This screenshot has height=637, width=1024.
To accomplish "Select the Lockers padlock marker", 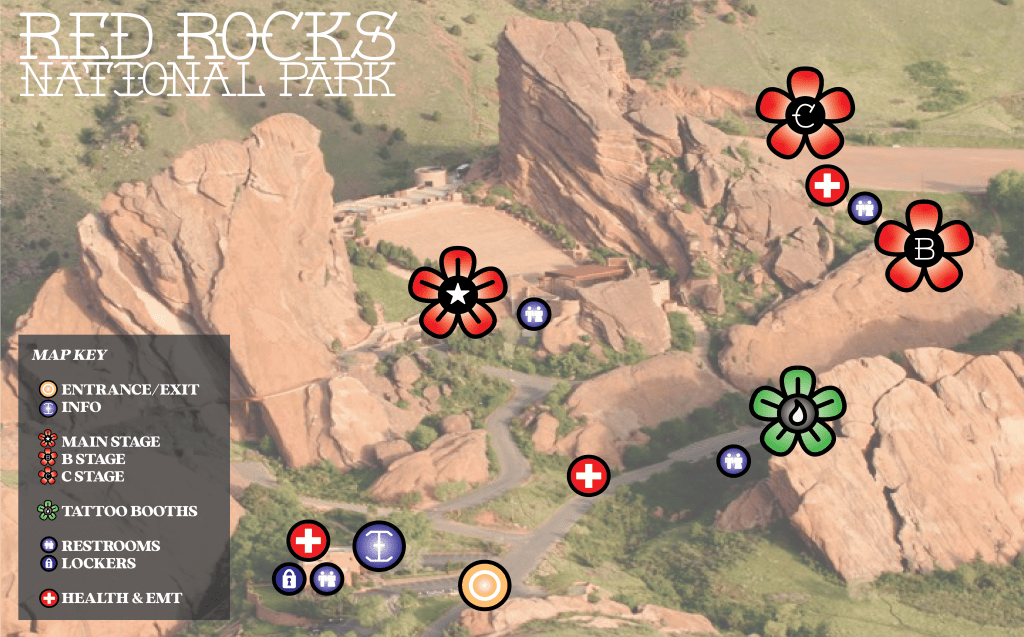I will 289,578.
